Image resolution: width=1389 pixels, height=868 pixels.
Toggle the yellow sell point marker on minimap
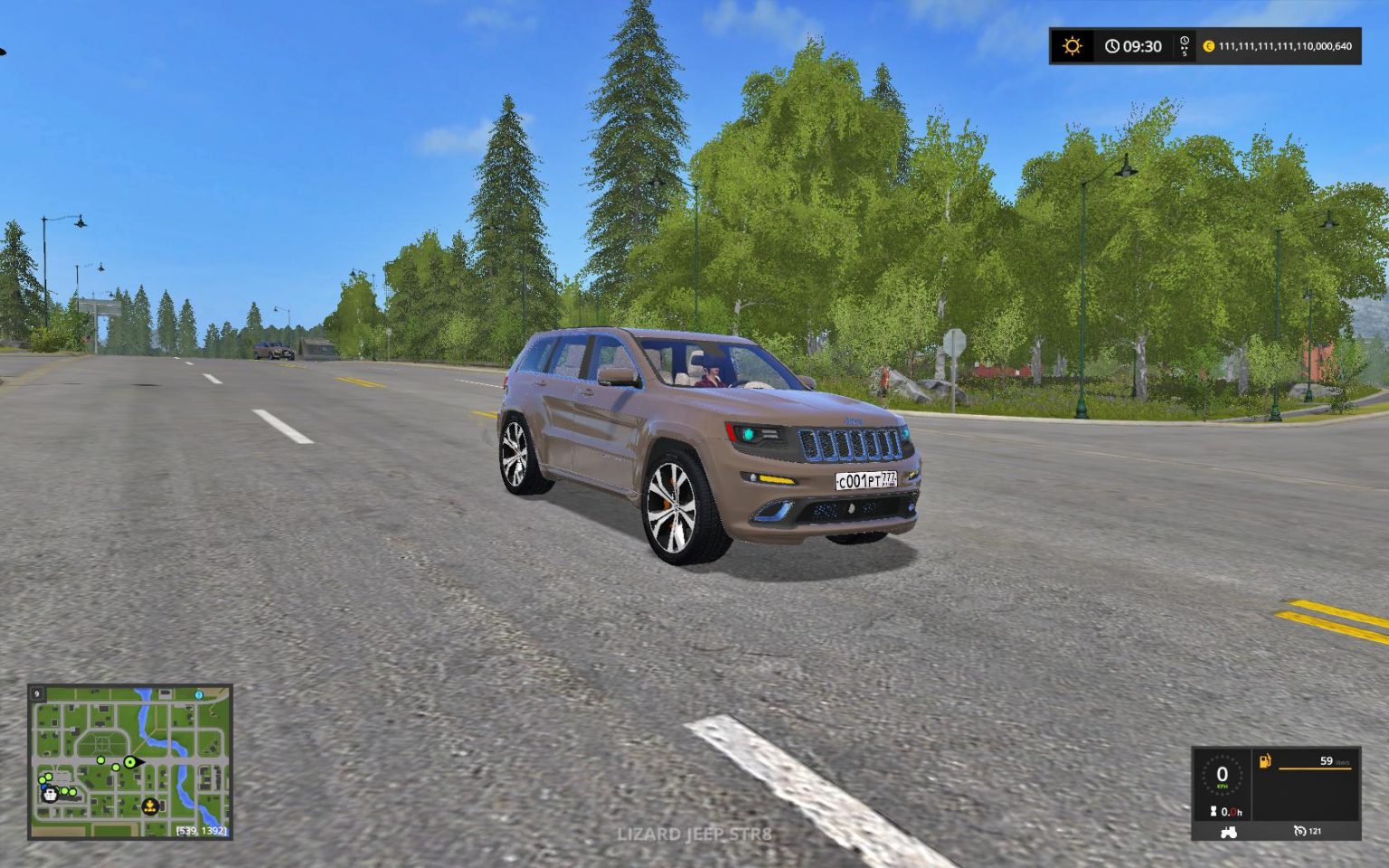[150, 807]
